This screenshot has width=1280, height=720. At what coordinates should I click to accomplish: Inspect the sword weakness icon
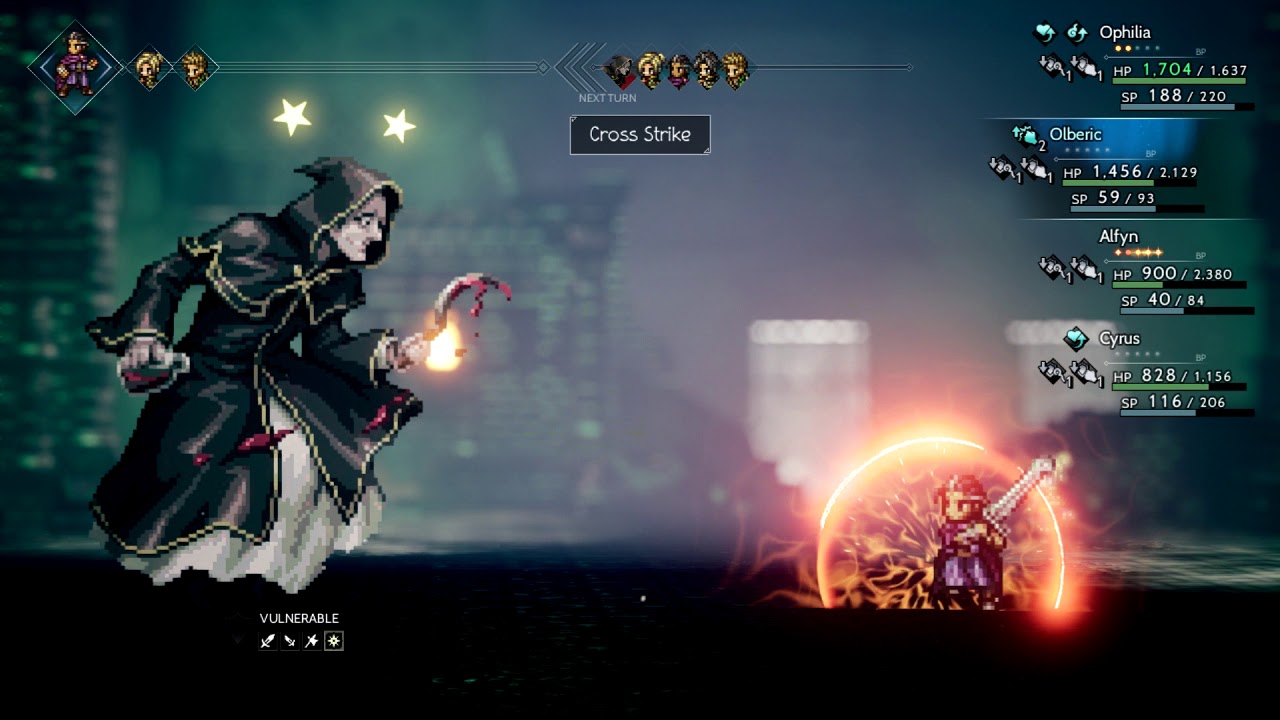point(267,641)
